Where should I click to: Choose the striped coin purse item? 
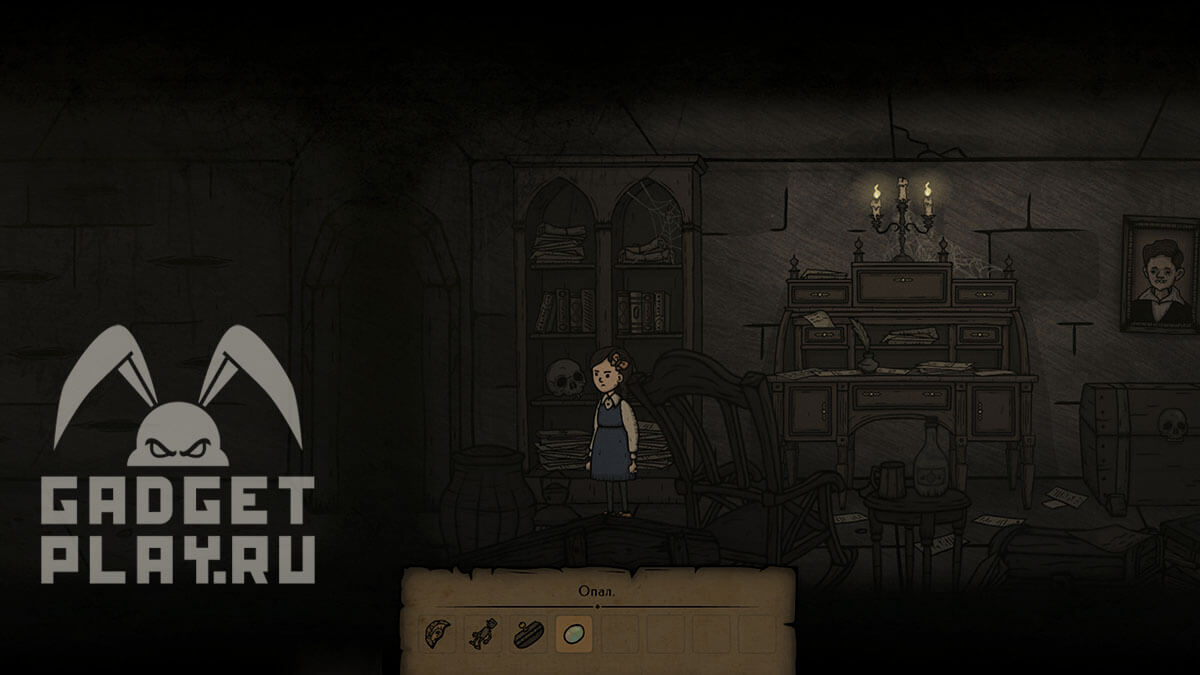tap(529, 634)
